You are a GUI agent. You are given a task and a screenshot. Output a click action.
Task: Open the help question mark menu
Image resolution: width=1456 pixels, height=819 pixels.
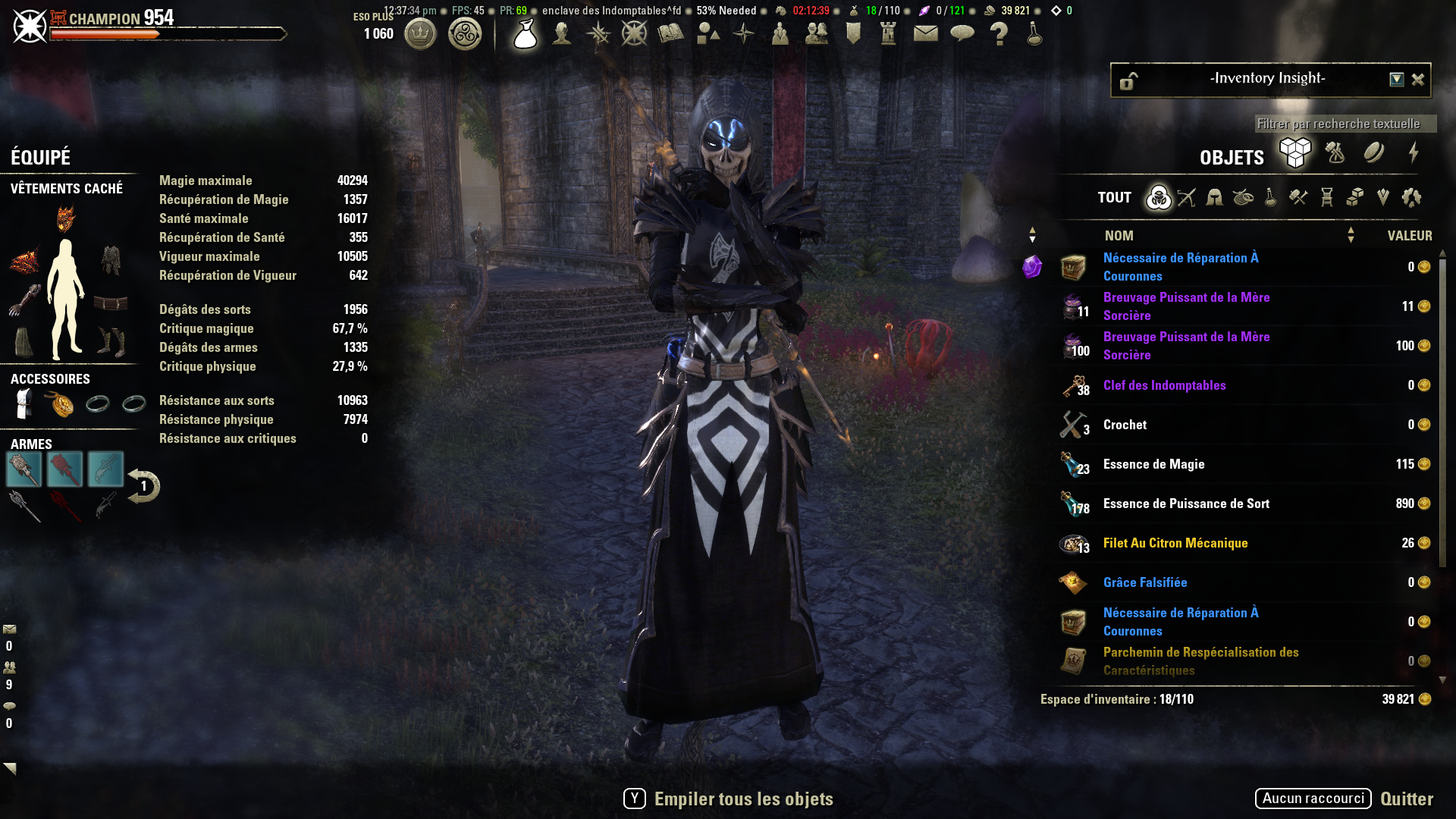pos(999,34)
